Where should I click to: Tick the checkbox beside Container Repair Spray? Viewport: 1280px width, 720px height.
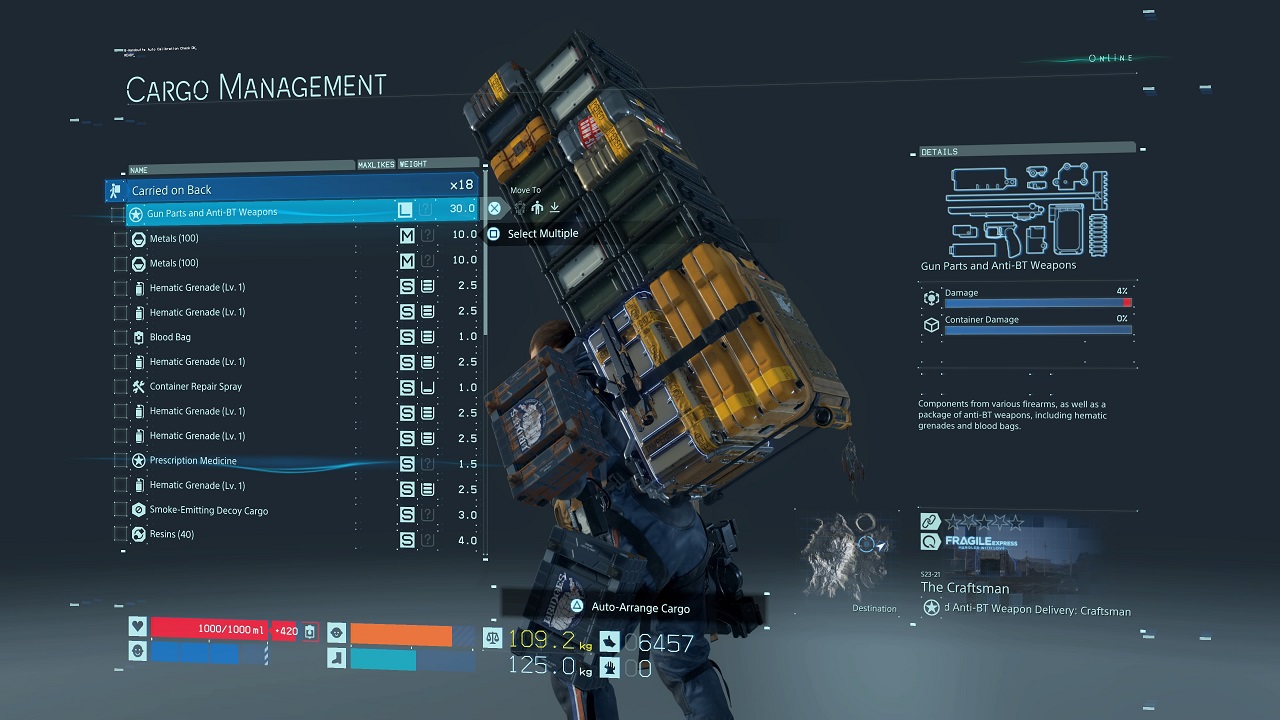121,386
